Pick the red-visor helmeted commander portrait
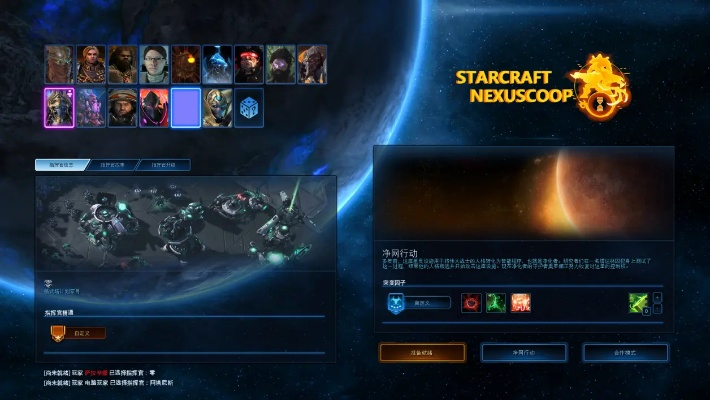 tap(249, 64)
